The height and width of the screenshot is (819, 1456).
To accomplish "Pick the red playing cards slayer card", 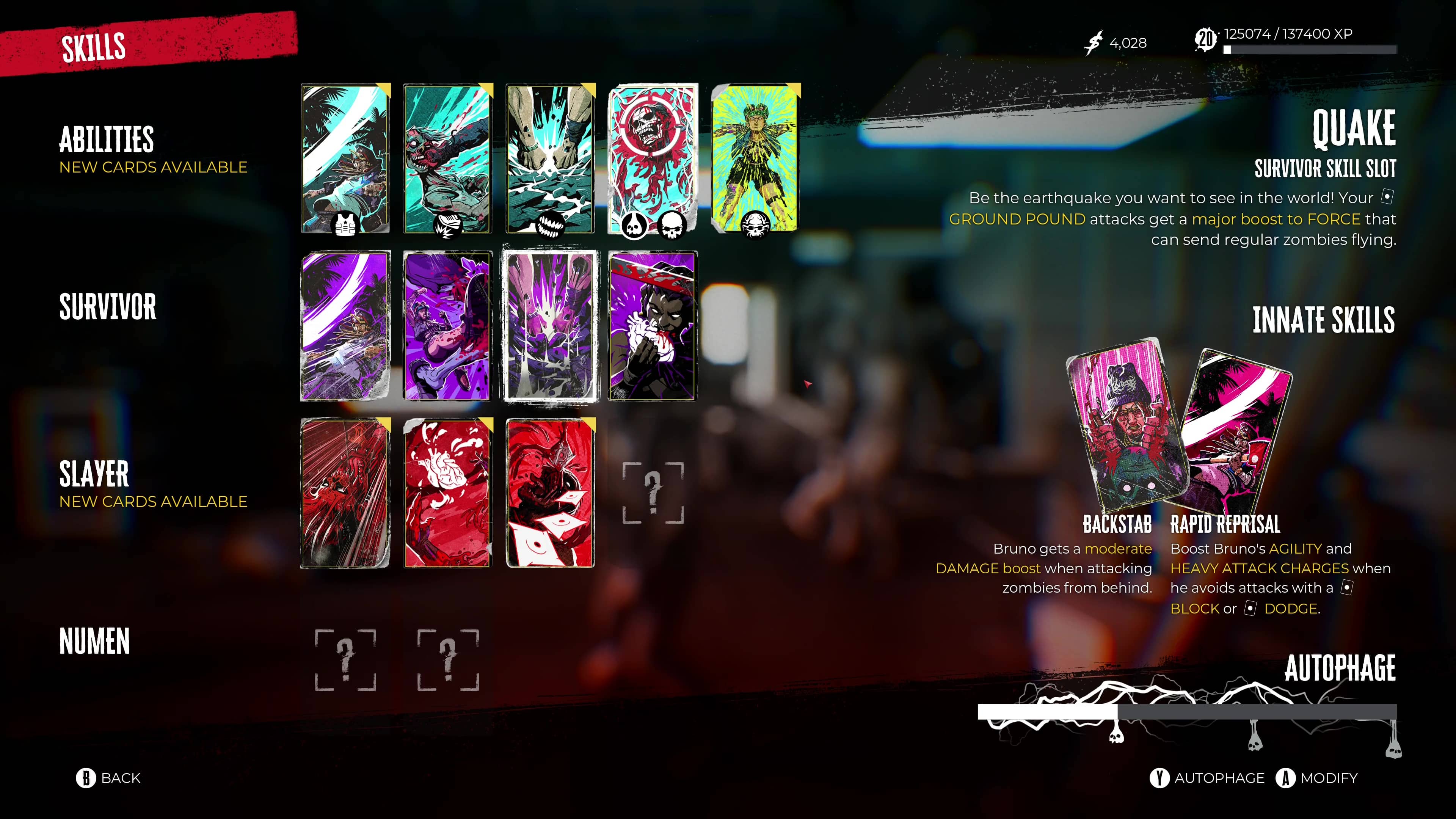I will [550, 493].
